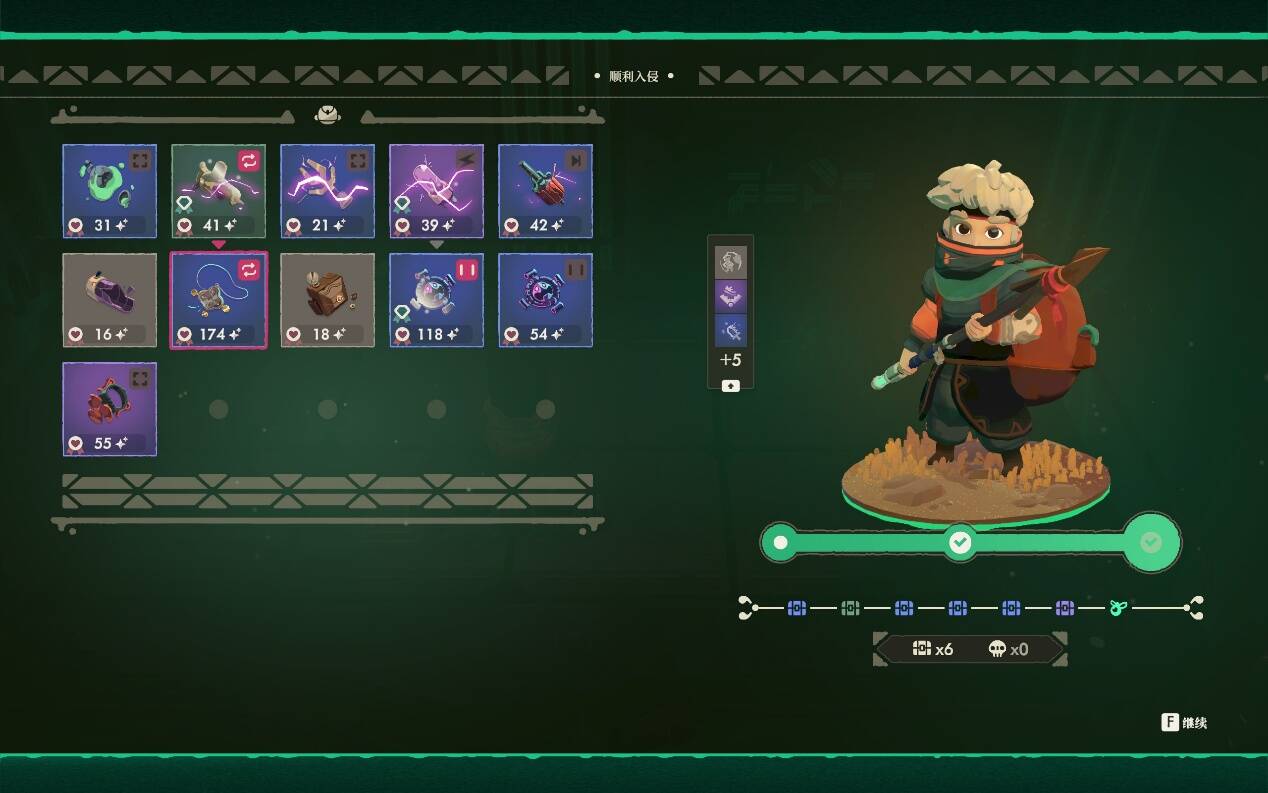Screen dimensions: 1268x793
Task: Inspect the purple middle perk icon
Action: [x=730, y=296]
